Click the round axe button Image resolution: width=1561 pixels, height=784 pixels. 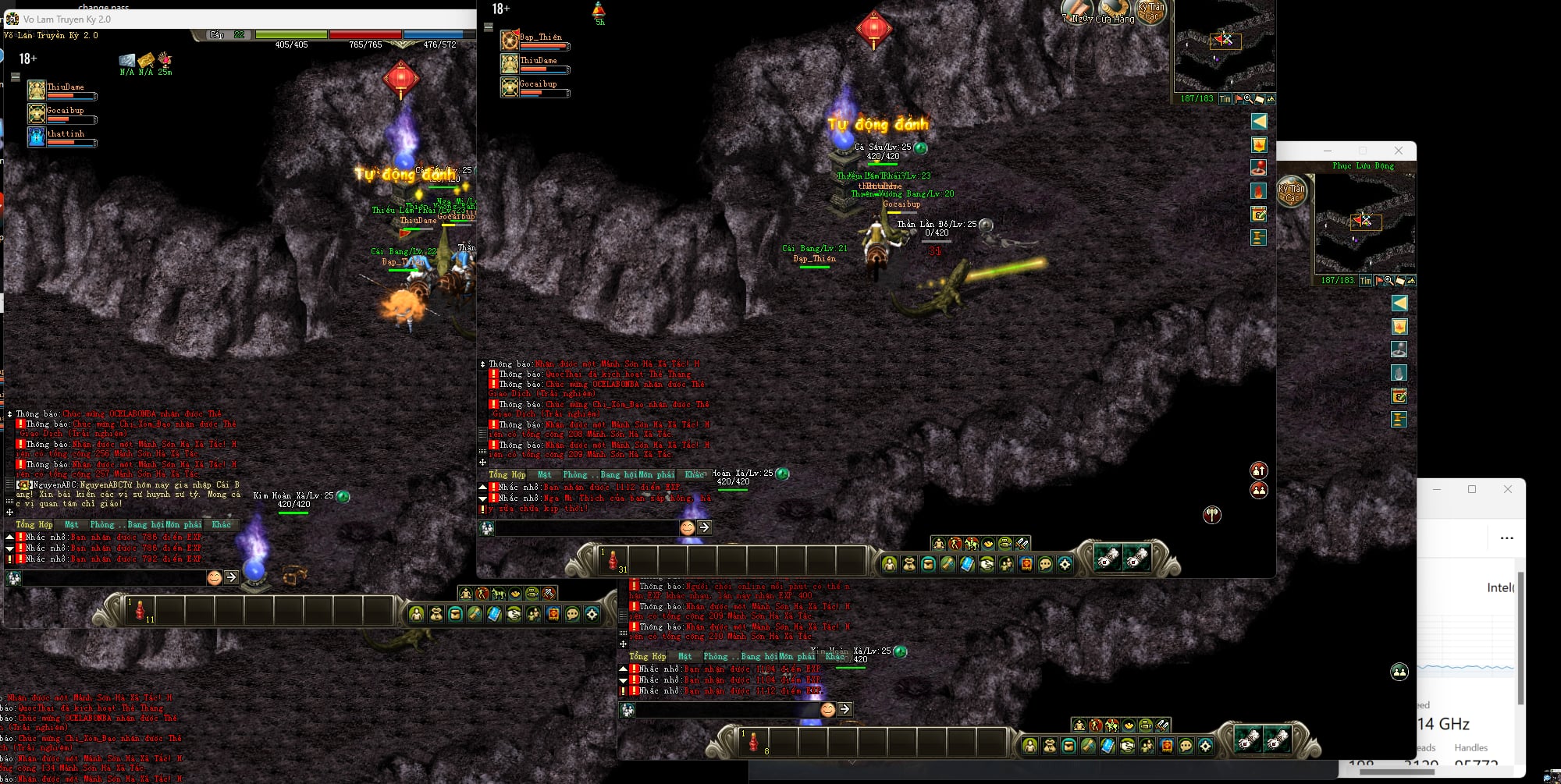point(1211,515)
